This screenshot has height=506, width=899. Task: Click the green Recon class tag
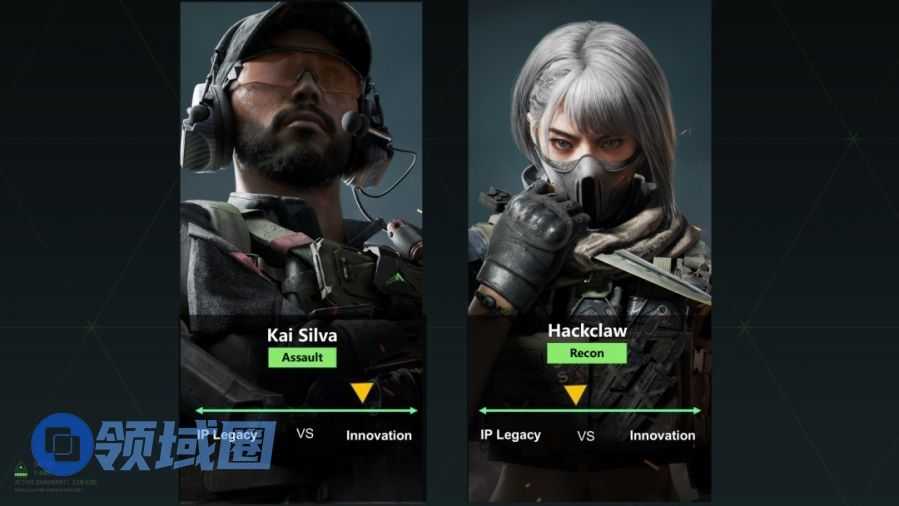pos(587,353)
